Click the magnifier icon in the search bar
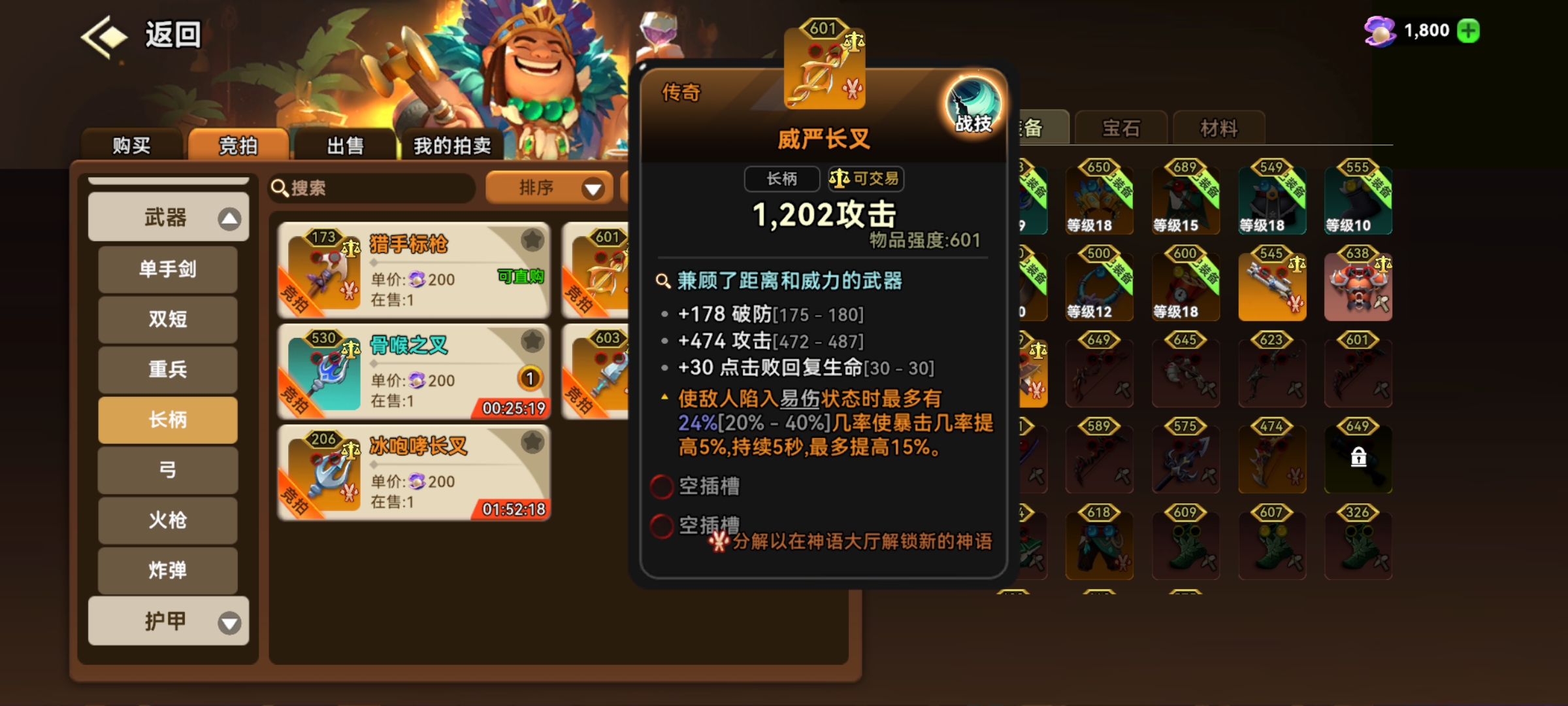Image resolution: width=1568 pixels, height=706 pixels. (x=280, y=188)
